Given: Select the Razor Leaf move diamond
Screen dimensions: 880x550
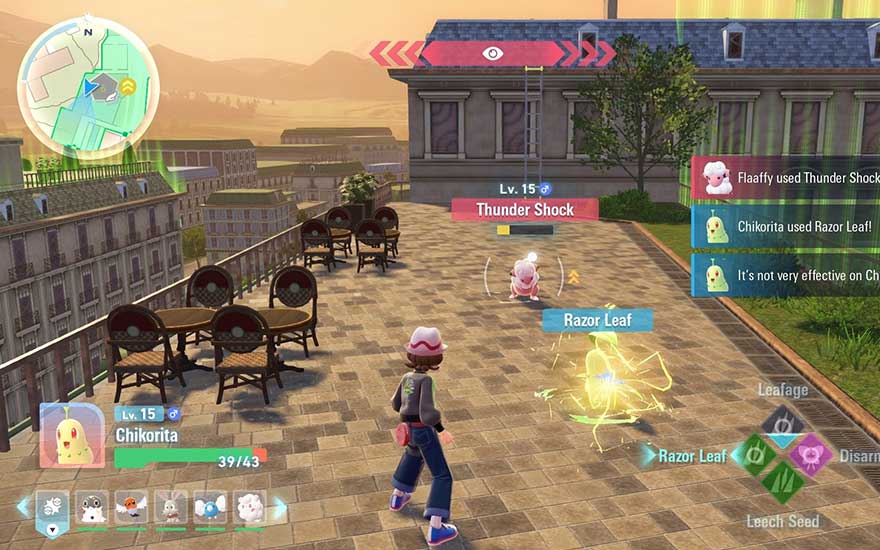Looking at the screenshot, I should click(755, 455).
